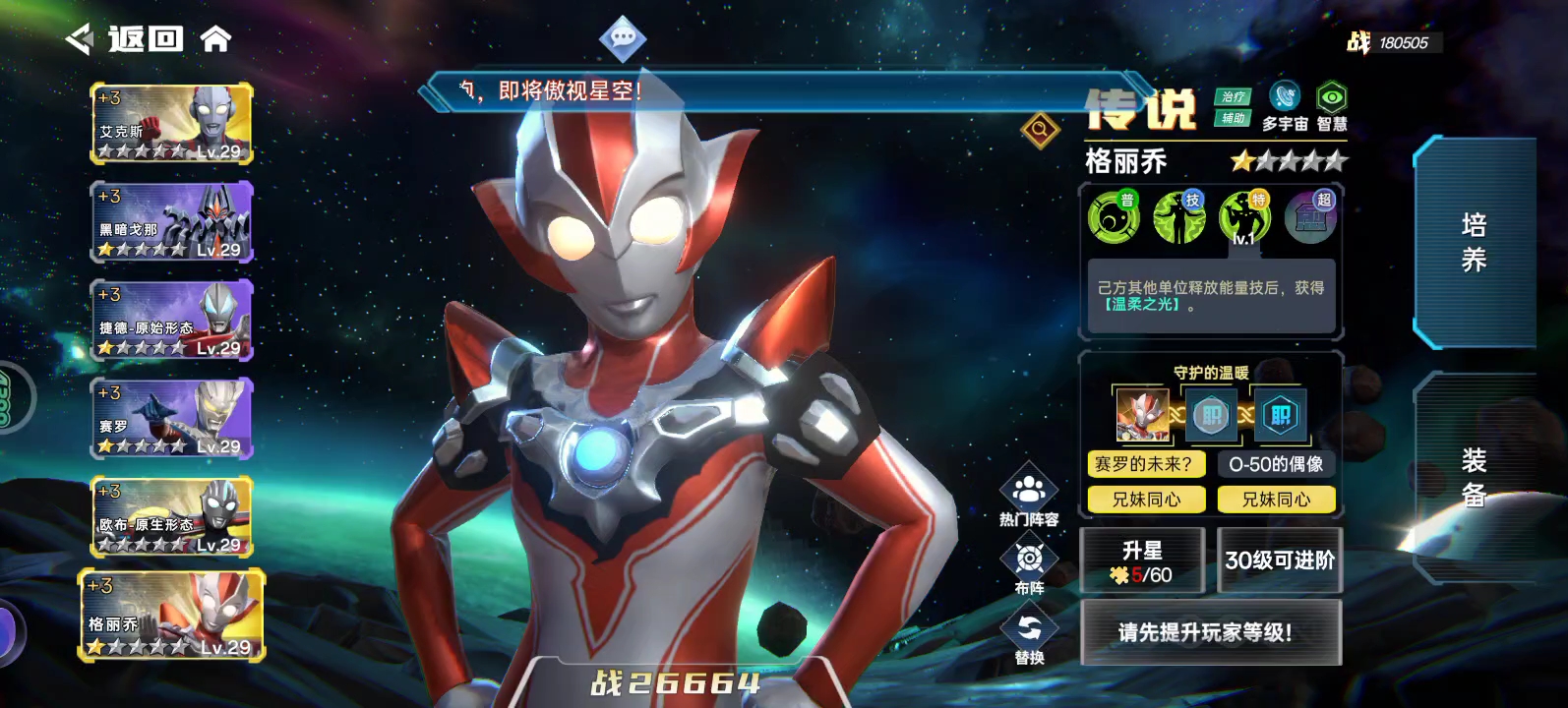Click the 30级可进阶 advance button
The height and width of the screenshot is (708, 1568).
[1280, 560]
